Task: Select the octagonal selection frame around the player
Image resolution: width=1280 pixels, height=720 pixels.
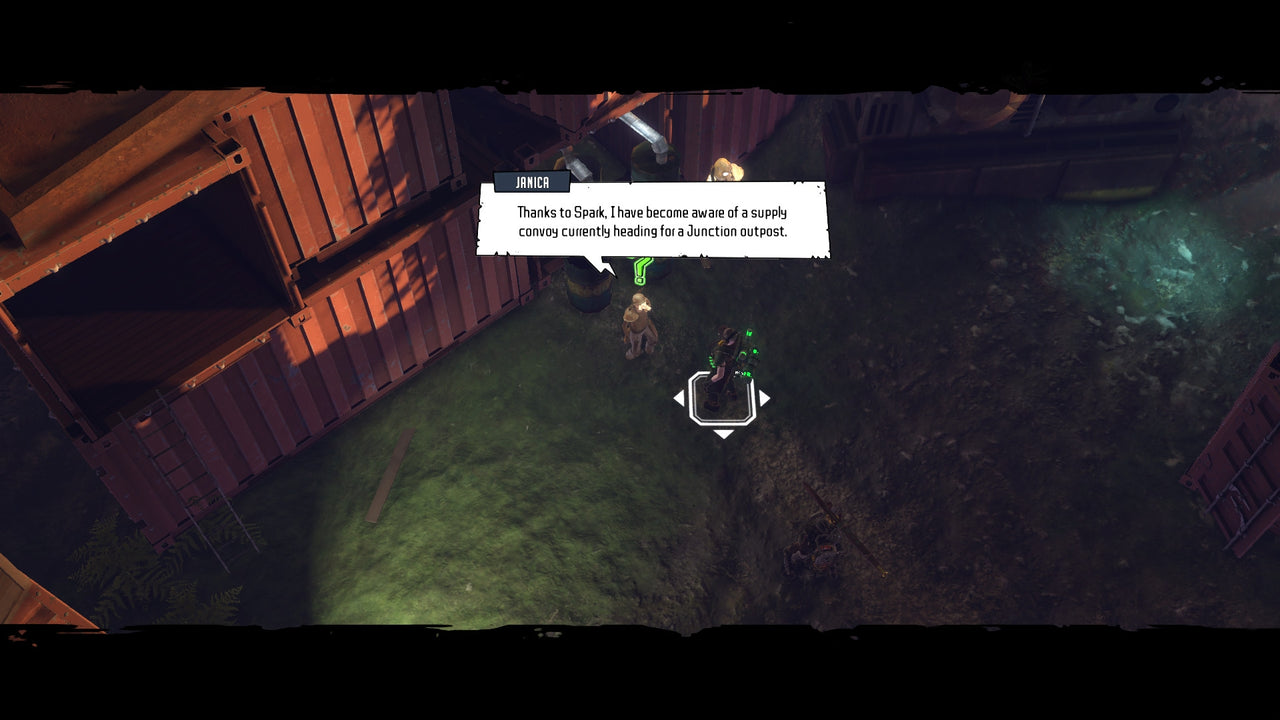Action: 723,398
